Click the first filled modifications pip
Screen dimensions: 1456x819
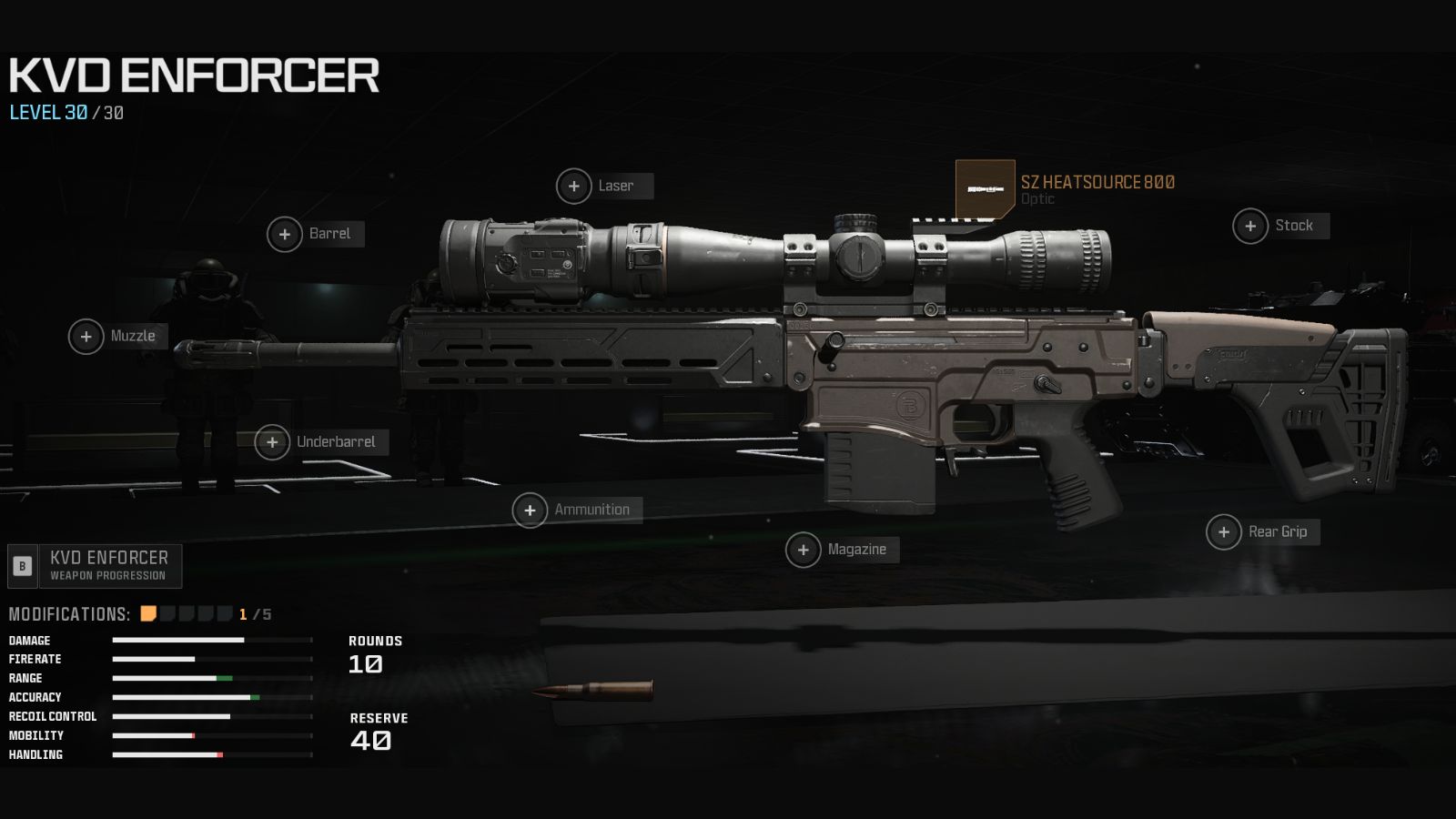[147, 613]
